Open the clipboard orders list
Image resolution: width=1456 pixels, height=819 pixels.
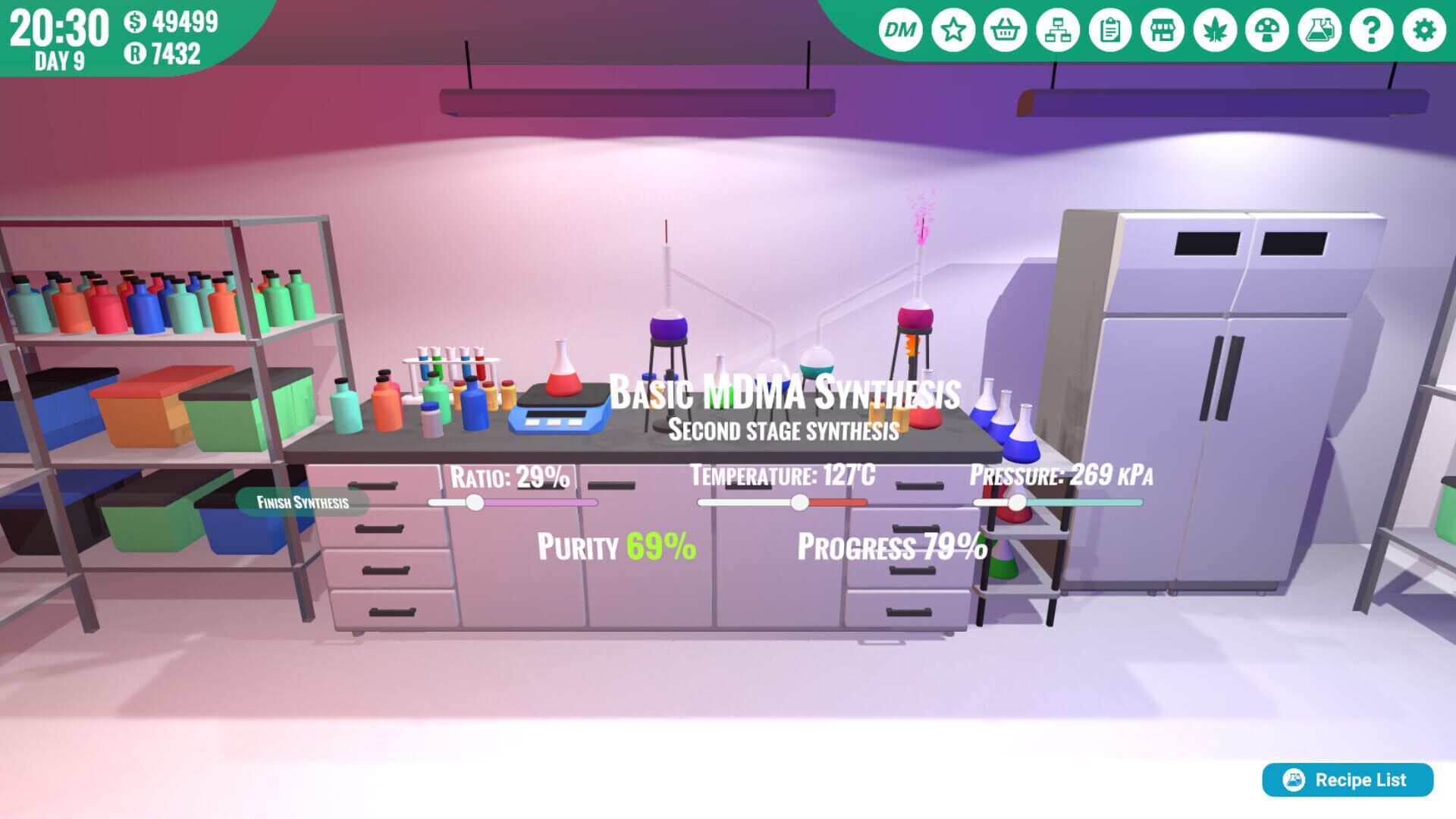(x=1109, y=30)
